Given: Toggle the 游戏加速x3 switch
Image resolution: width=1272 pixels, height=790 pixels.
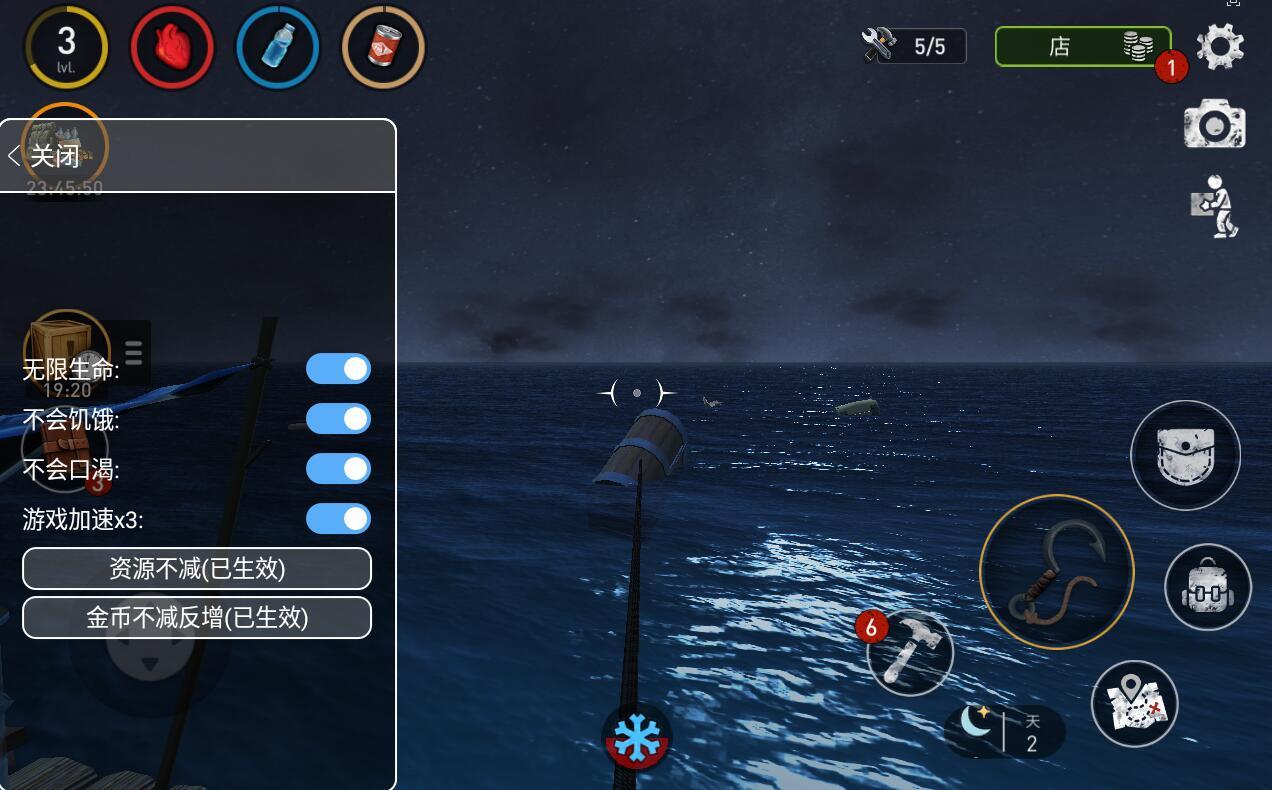Looking at the screenshot, I should [338, 519].
